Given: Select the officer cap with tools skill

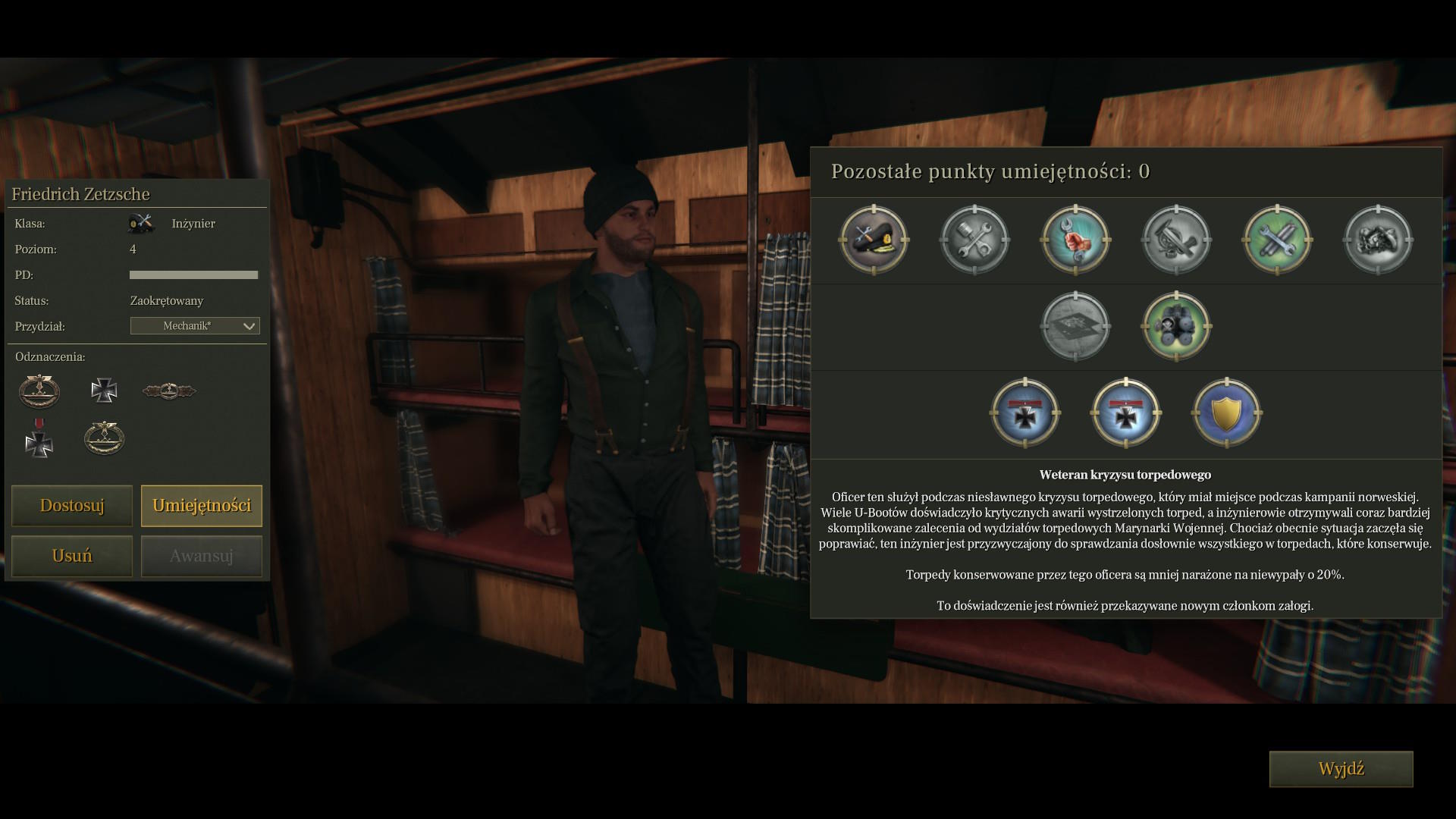Looking at the screenshot, I should pyautogui.click(x=874, y=240).
